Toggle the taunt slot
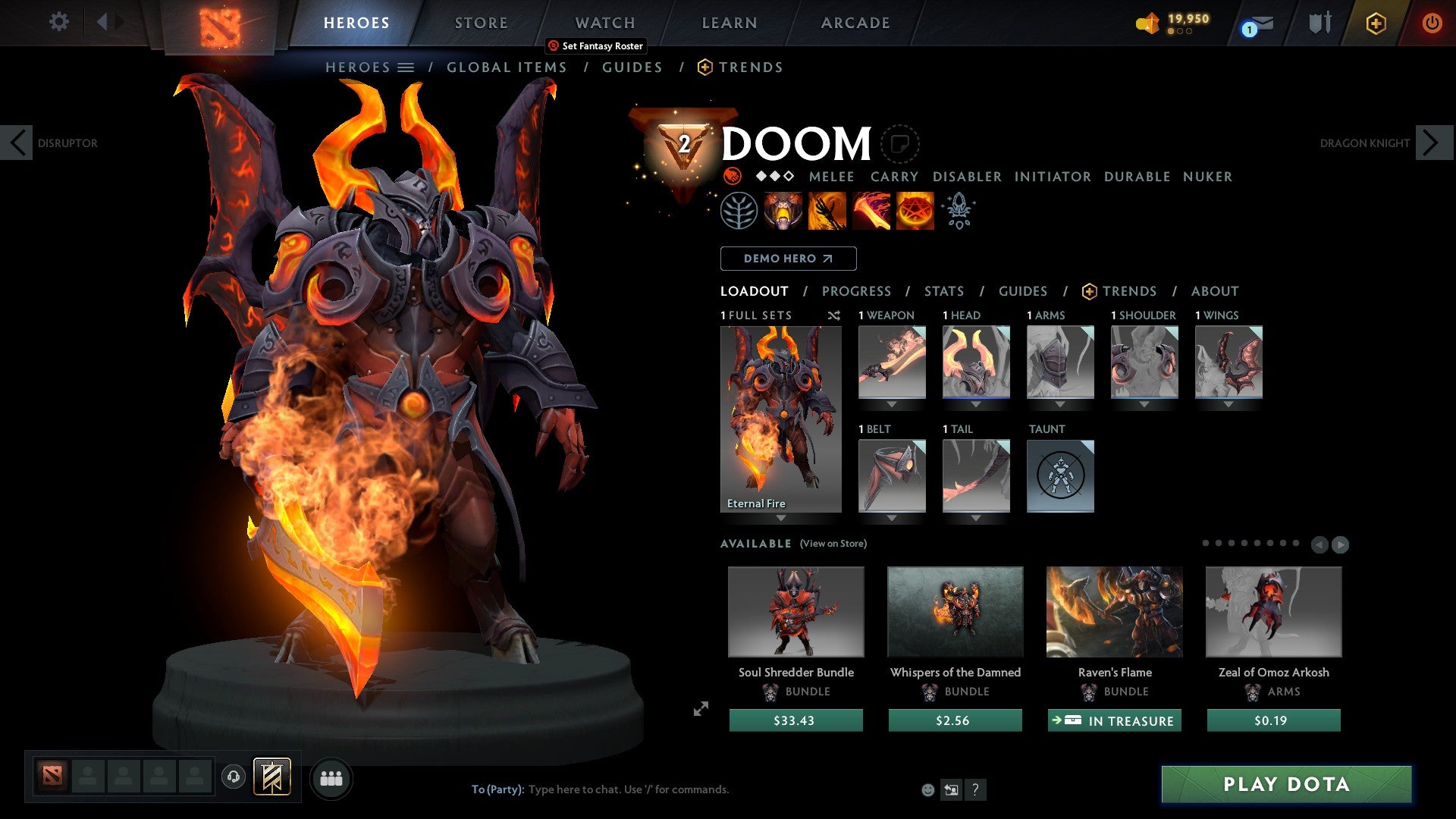This screenshot has height=819, width=1456. [1060, 476]
